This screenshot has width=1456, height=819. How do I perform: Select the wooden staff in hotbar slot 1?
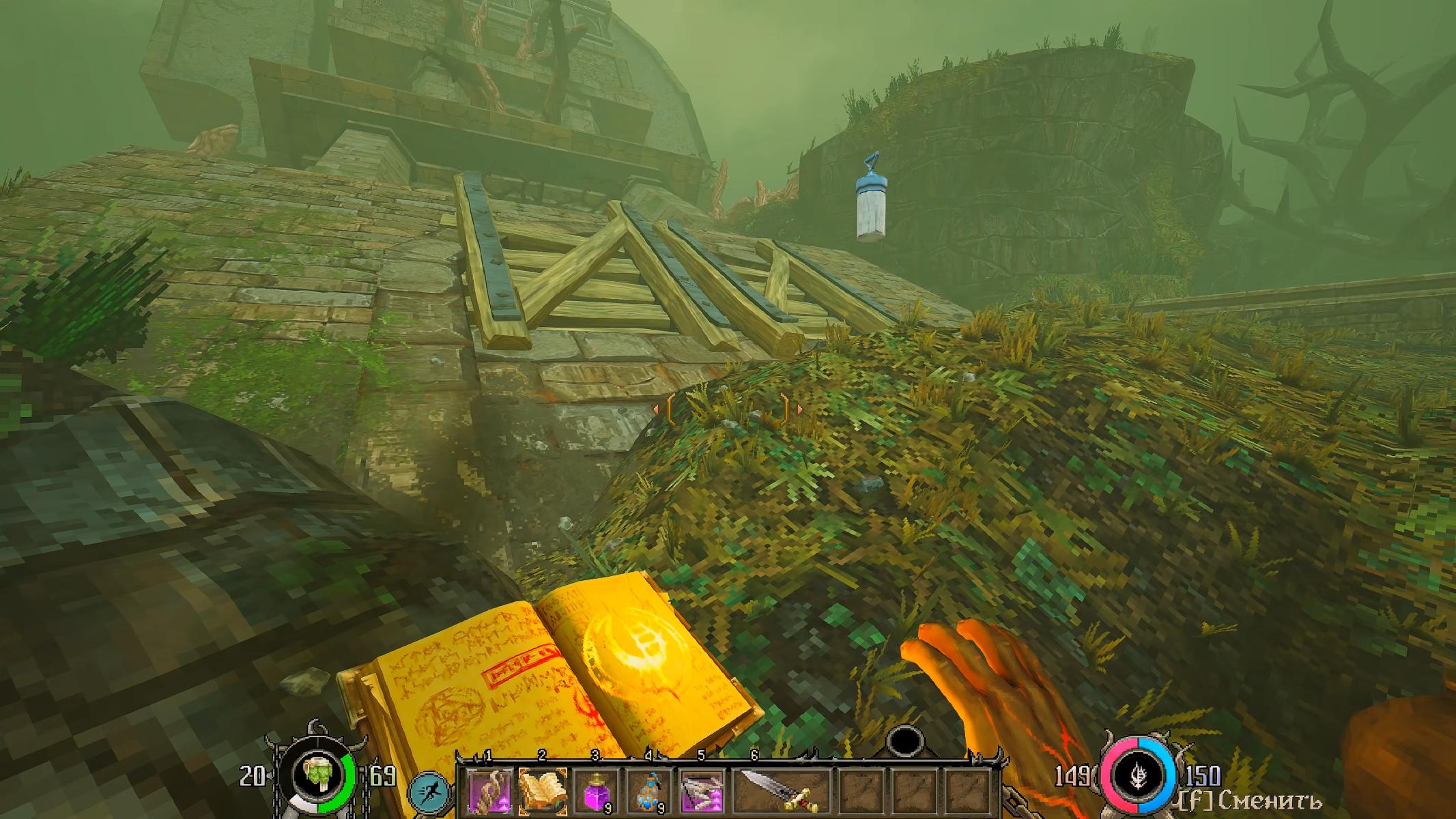point(489,792)
